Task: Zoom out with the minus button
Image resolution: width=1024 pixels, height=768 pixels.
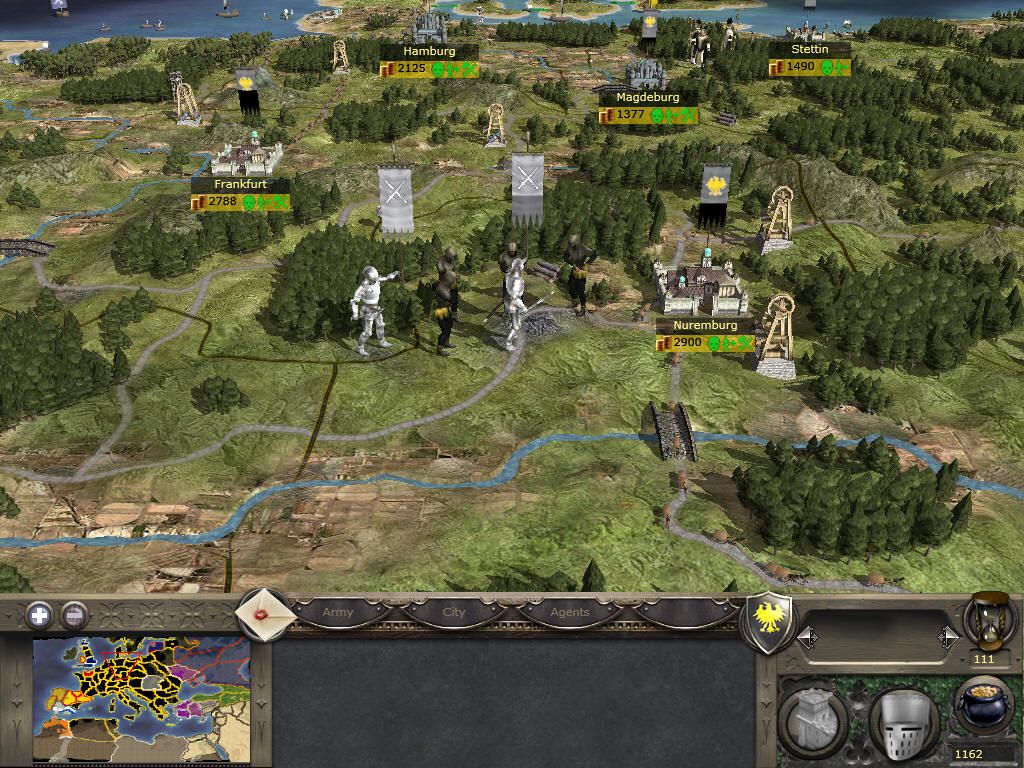Action: [x=74, y=614]
